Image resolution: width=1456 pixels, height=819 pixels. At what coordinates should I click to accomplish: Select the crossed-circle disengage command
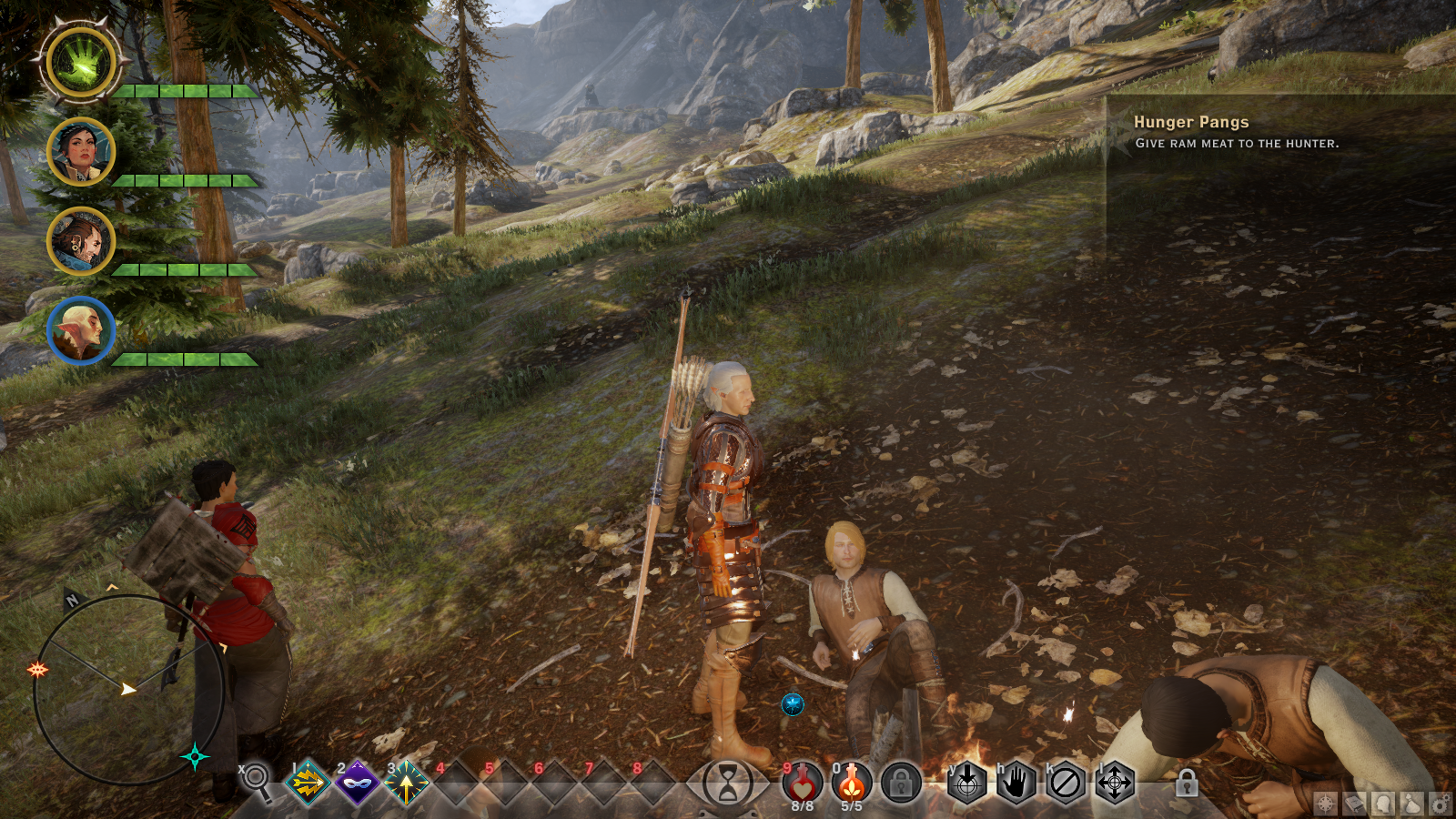click(x=1066, y=783)
